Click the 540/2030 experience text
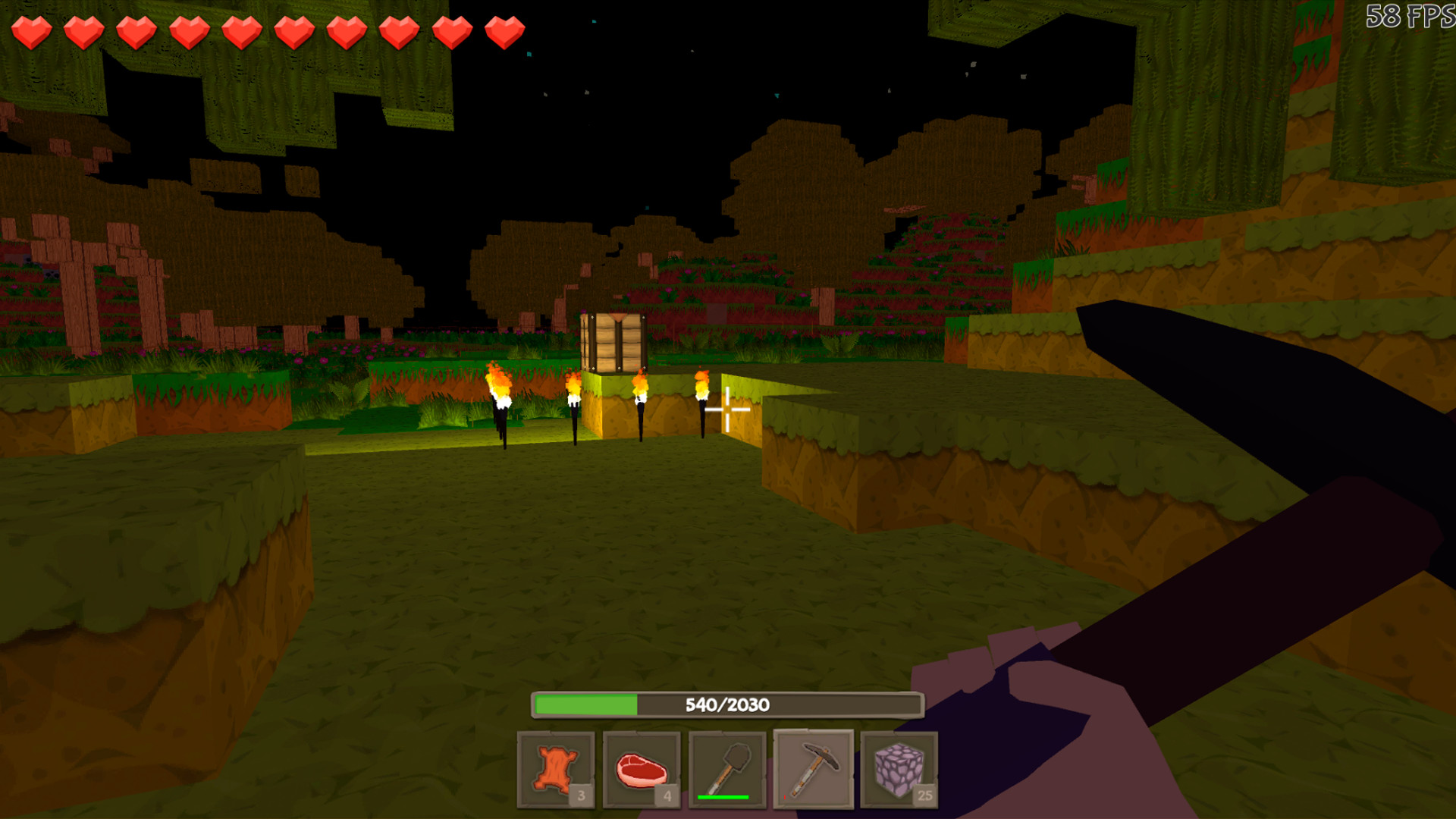The image size is (1456, 819). pyautogui.click(x=726, y=704)
